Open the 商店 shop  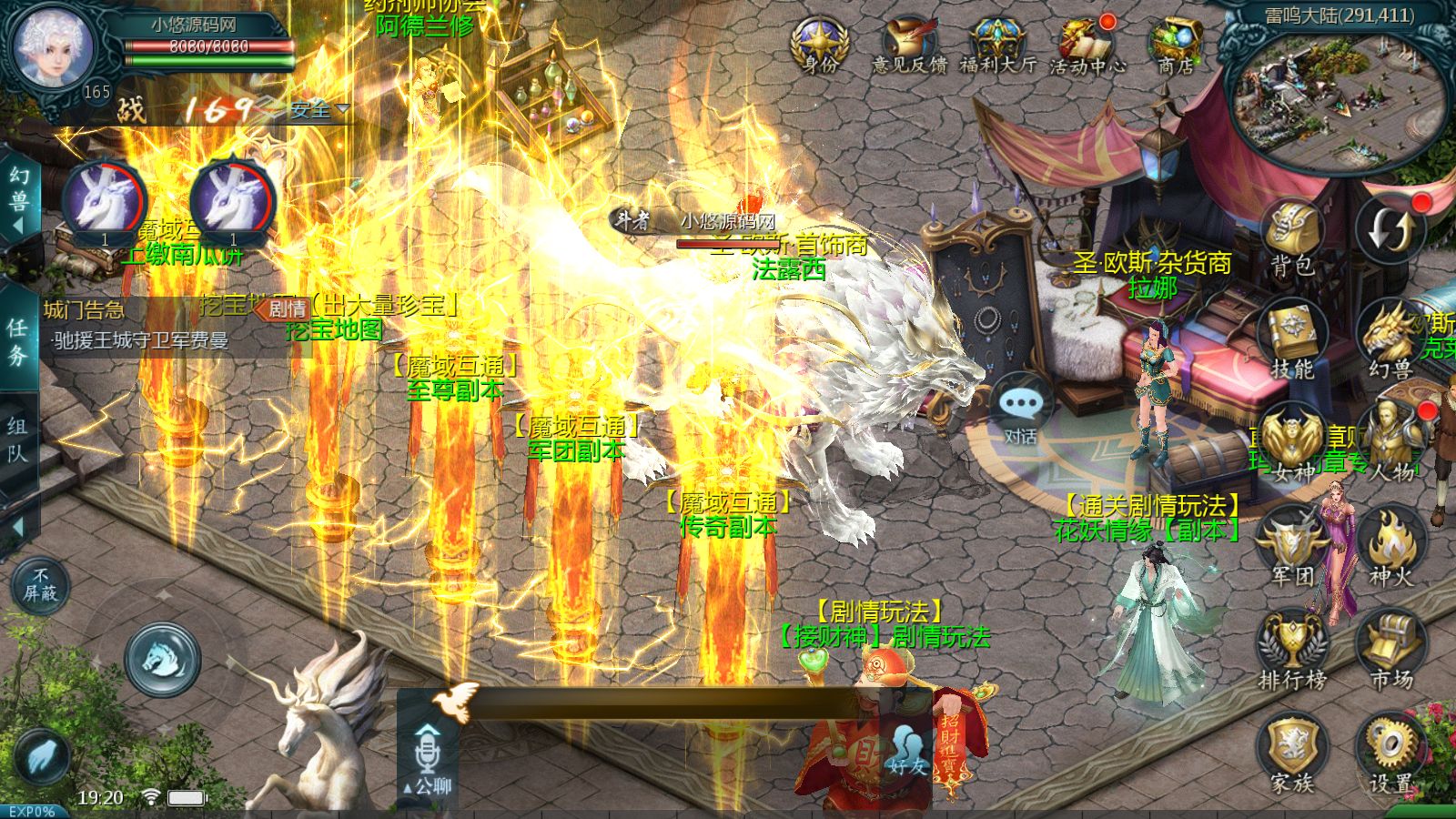click(x=1176, y=45)
